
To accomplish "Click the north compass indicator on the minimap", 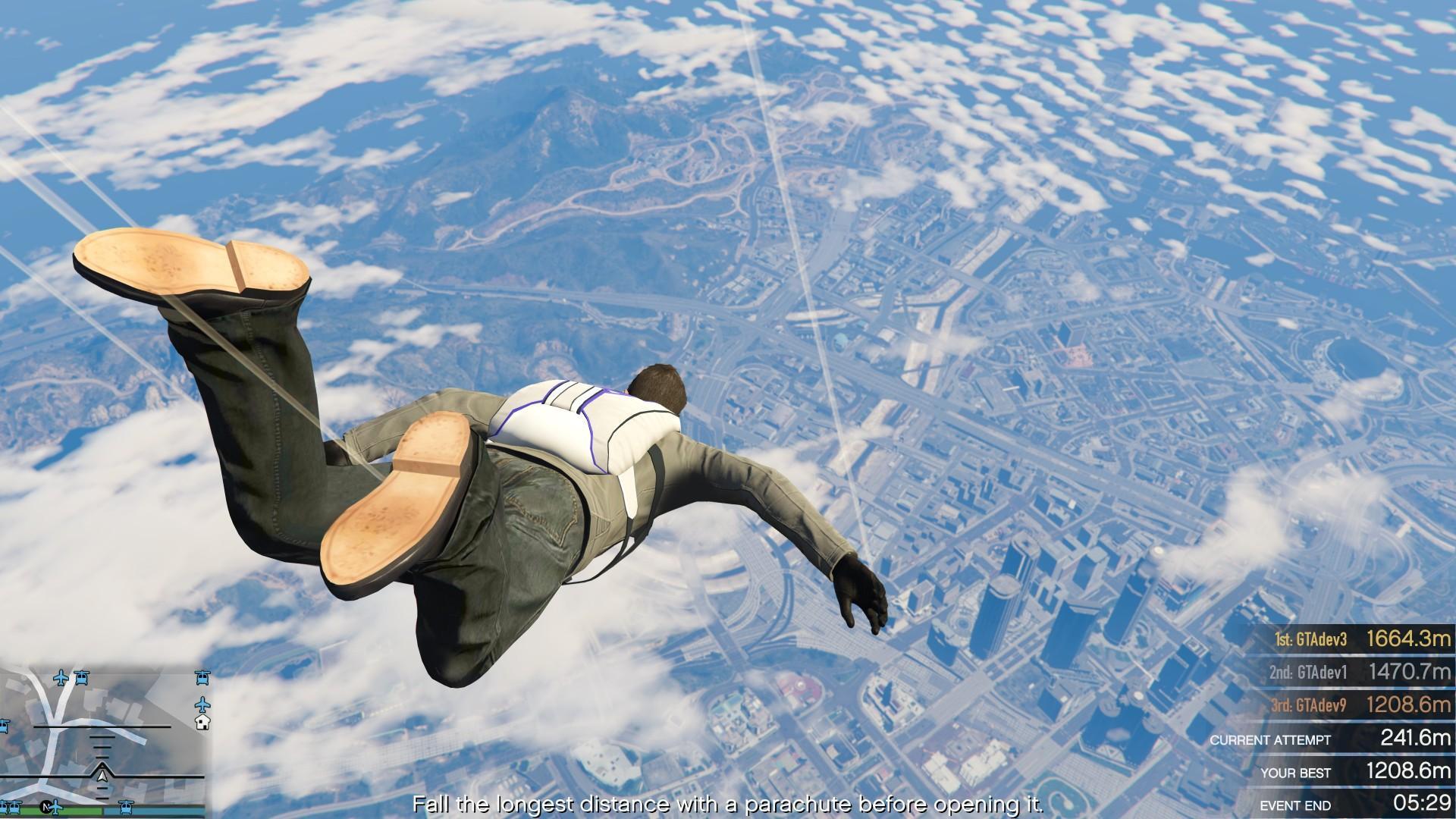I will 45,808.
